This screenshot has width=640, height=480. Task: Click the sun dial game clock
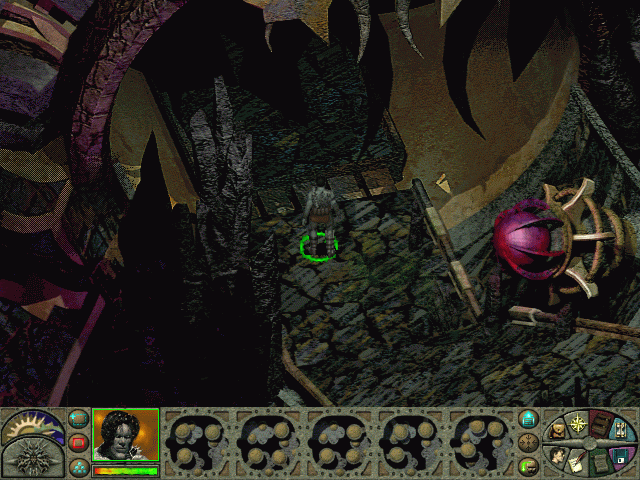click(32, 426)
